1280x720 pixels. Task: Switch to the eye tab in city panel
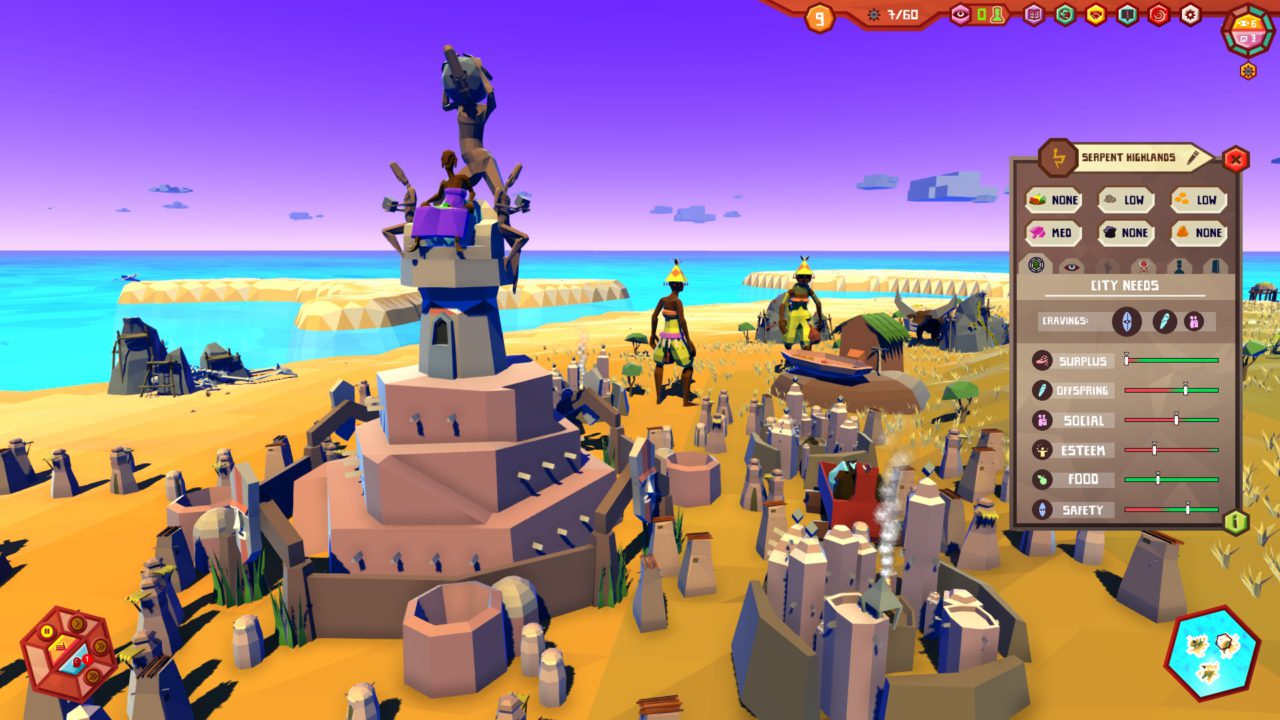[1071, 266]
